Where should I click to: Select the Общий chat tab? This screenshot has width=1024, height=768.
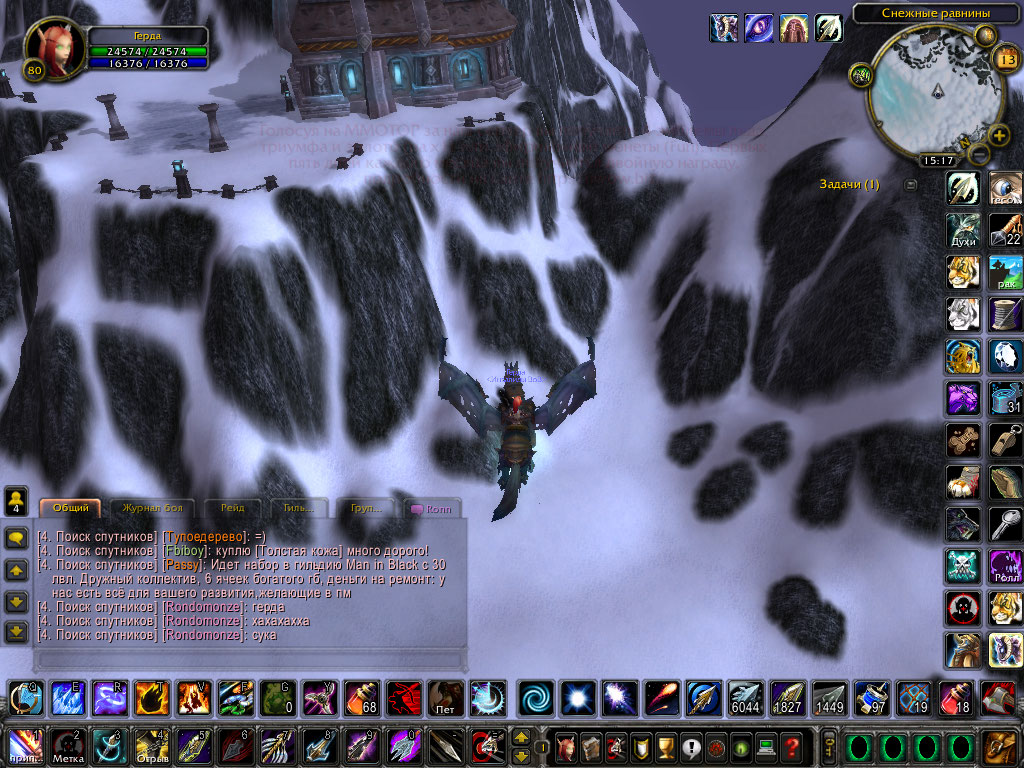click(70, 508)
